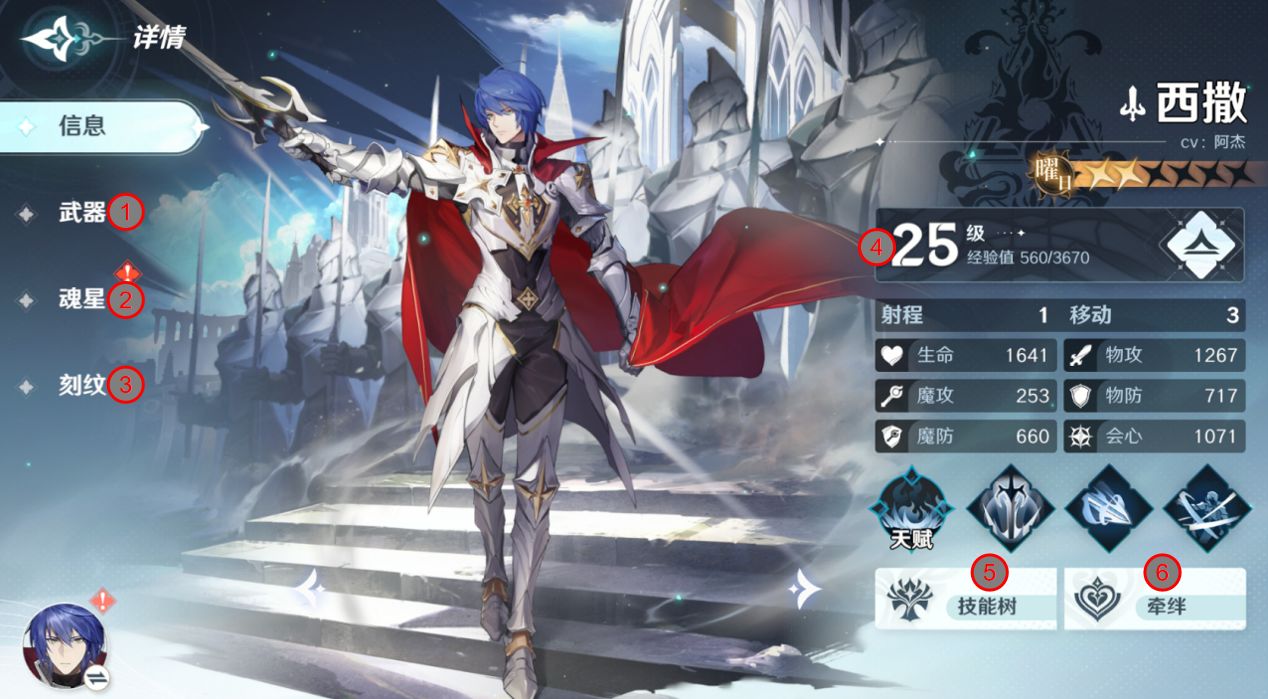Image resolution: width=1268 pixels, height=699 pixels.
Task: Open the 魂星 tab
Action: 82,298
